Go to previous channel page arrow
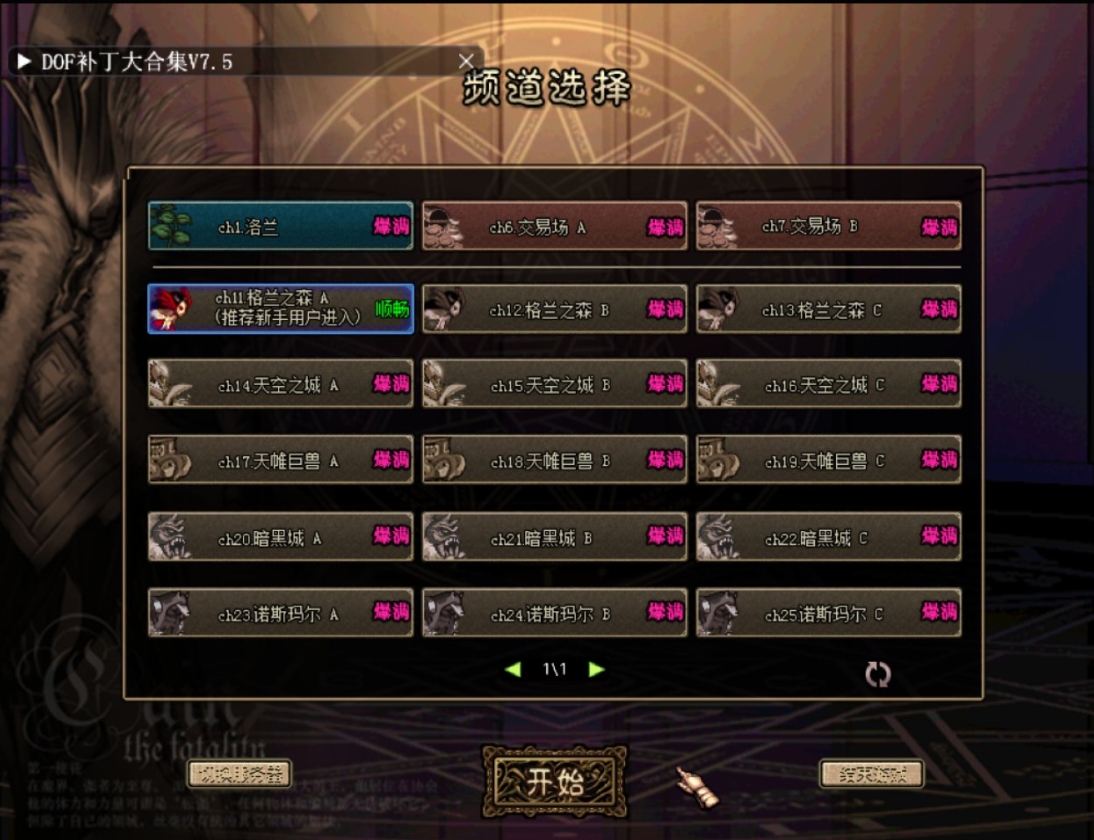1094x840 pixels. click(x=514, y=669)
